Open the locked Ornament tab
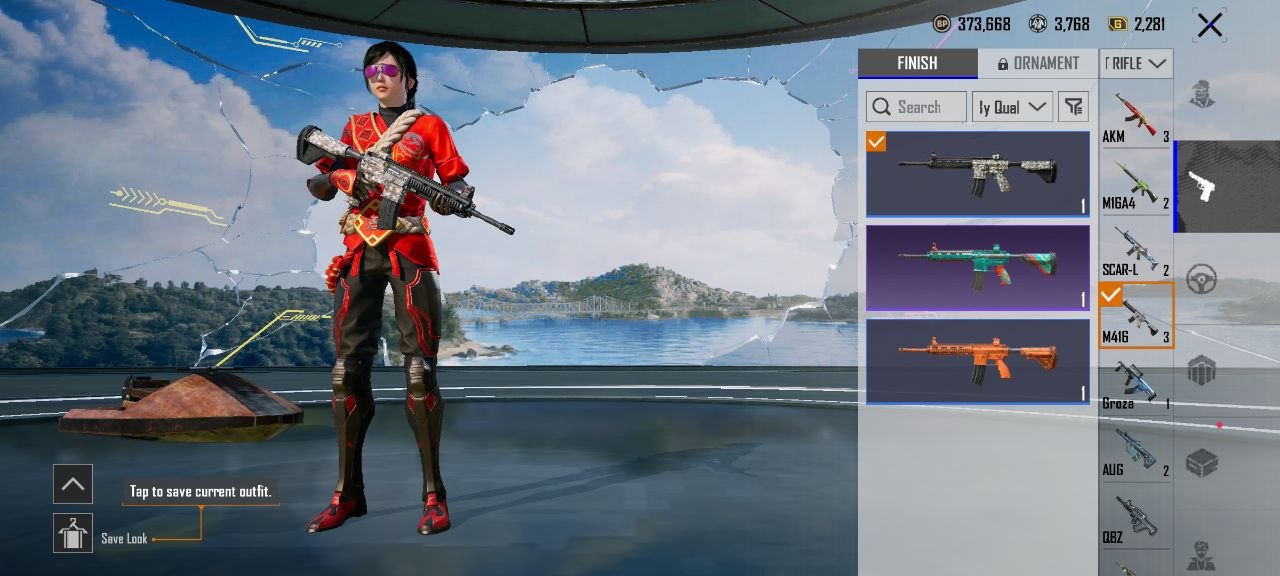 1037,63
